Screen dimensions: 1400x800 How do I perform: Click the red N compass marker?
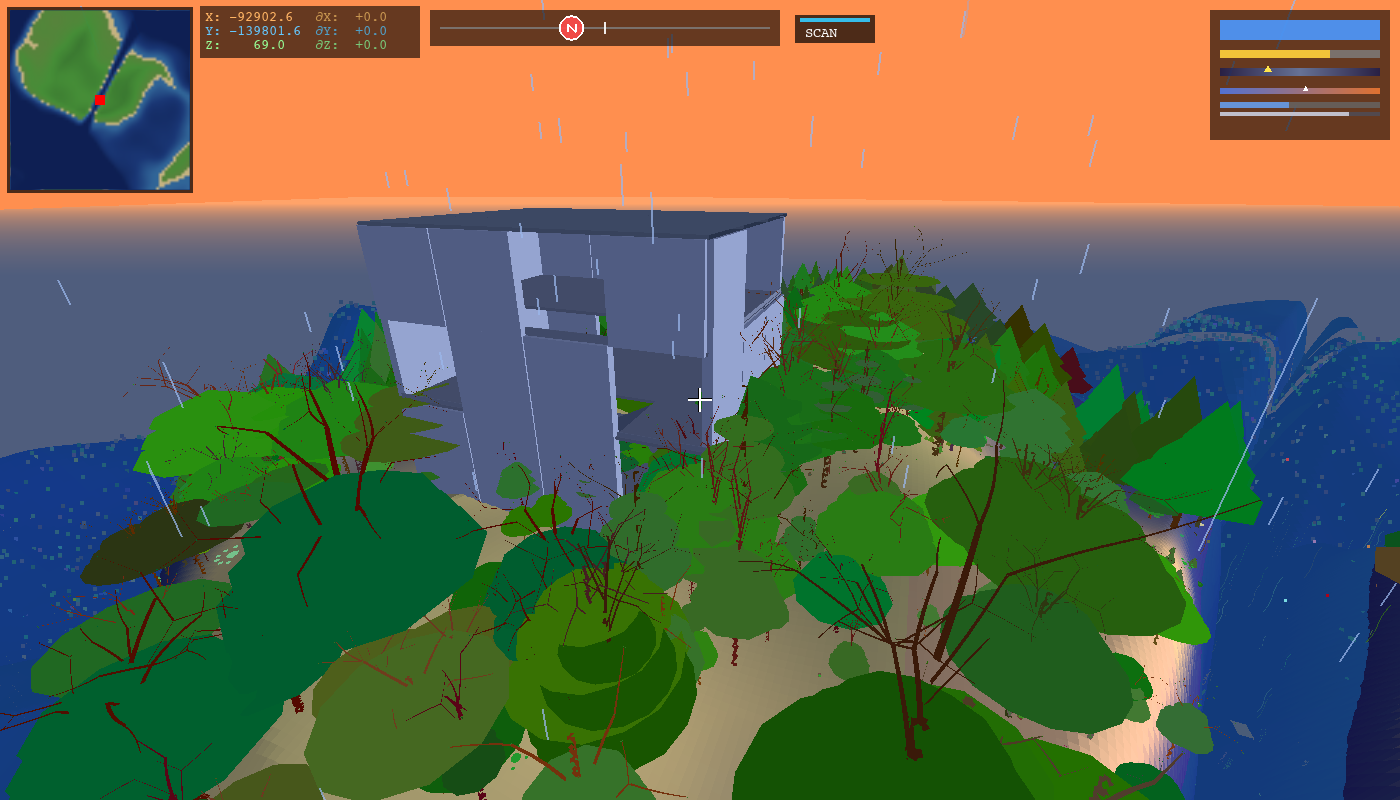click(x=570, y=28)
